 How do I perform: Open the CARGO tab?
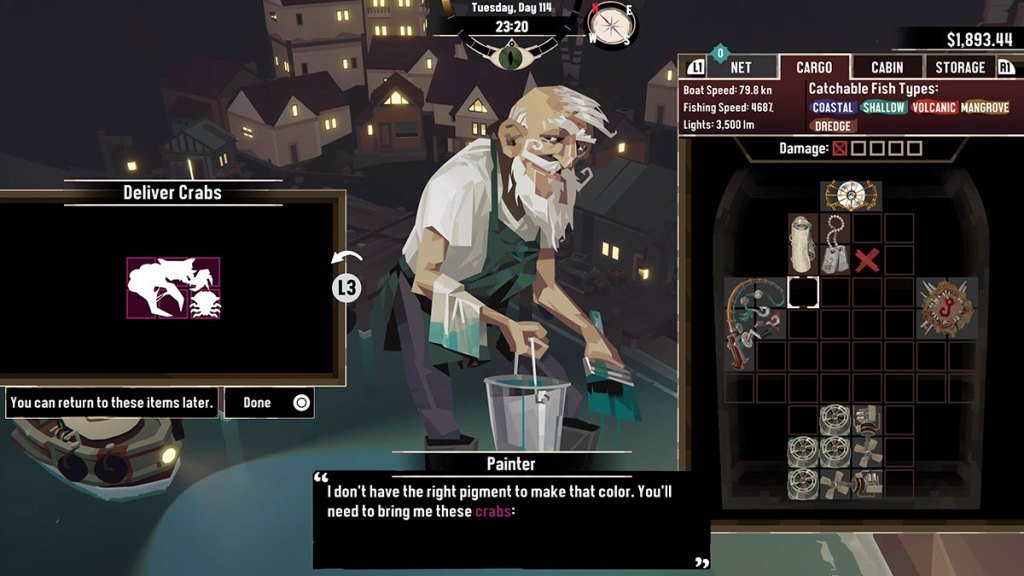click(x=814, y=68)
